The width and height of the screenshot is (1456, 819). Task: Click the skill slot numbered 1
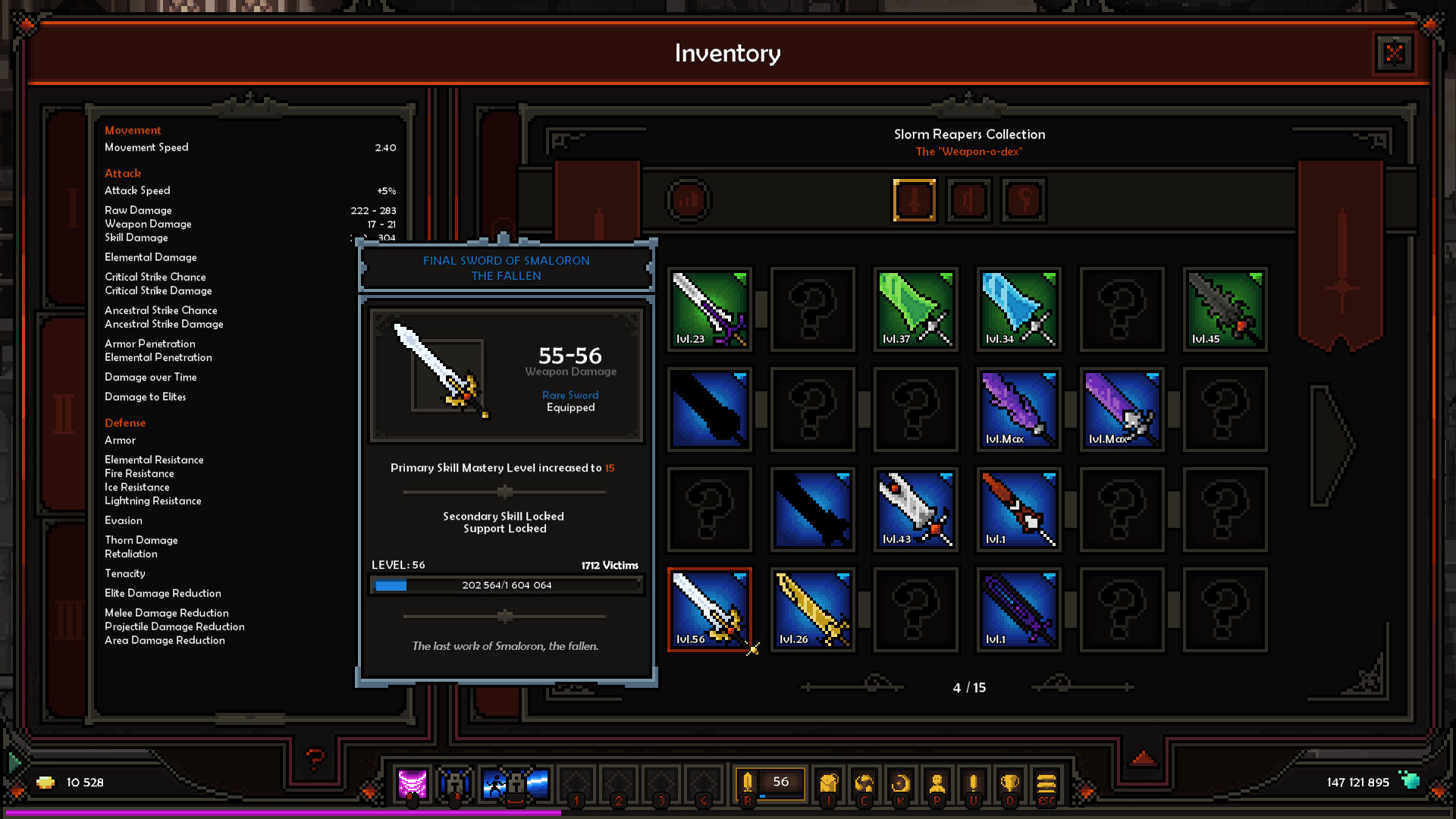pyautogui.click(x=578, y=781)
